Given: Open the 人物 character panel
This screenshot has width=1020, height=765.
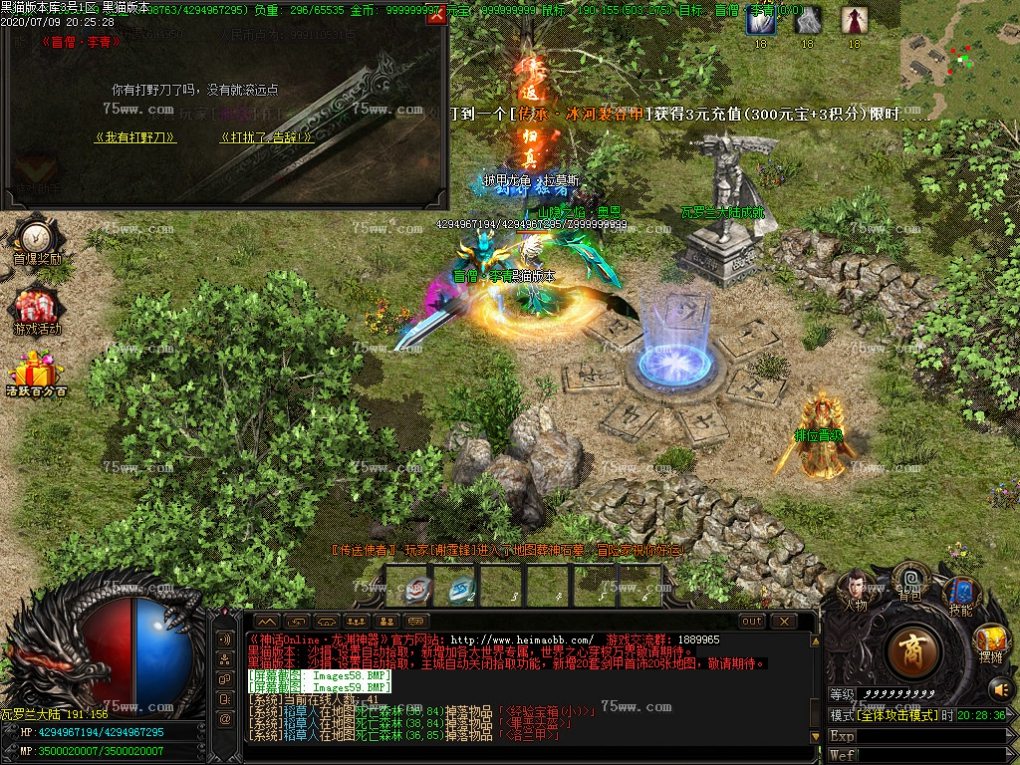Looking at the screenshot, I should (856, 589).
